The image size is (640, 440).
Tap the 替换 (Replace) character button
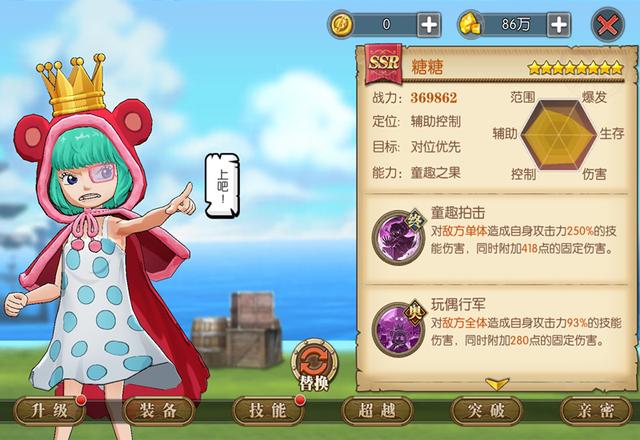[311, 365]
